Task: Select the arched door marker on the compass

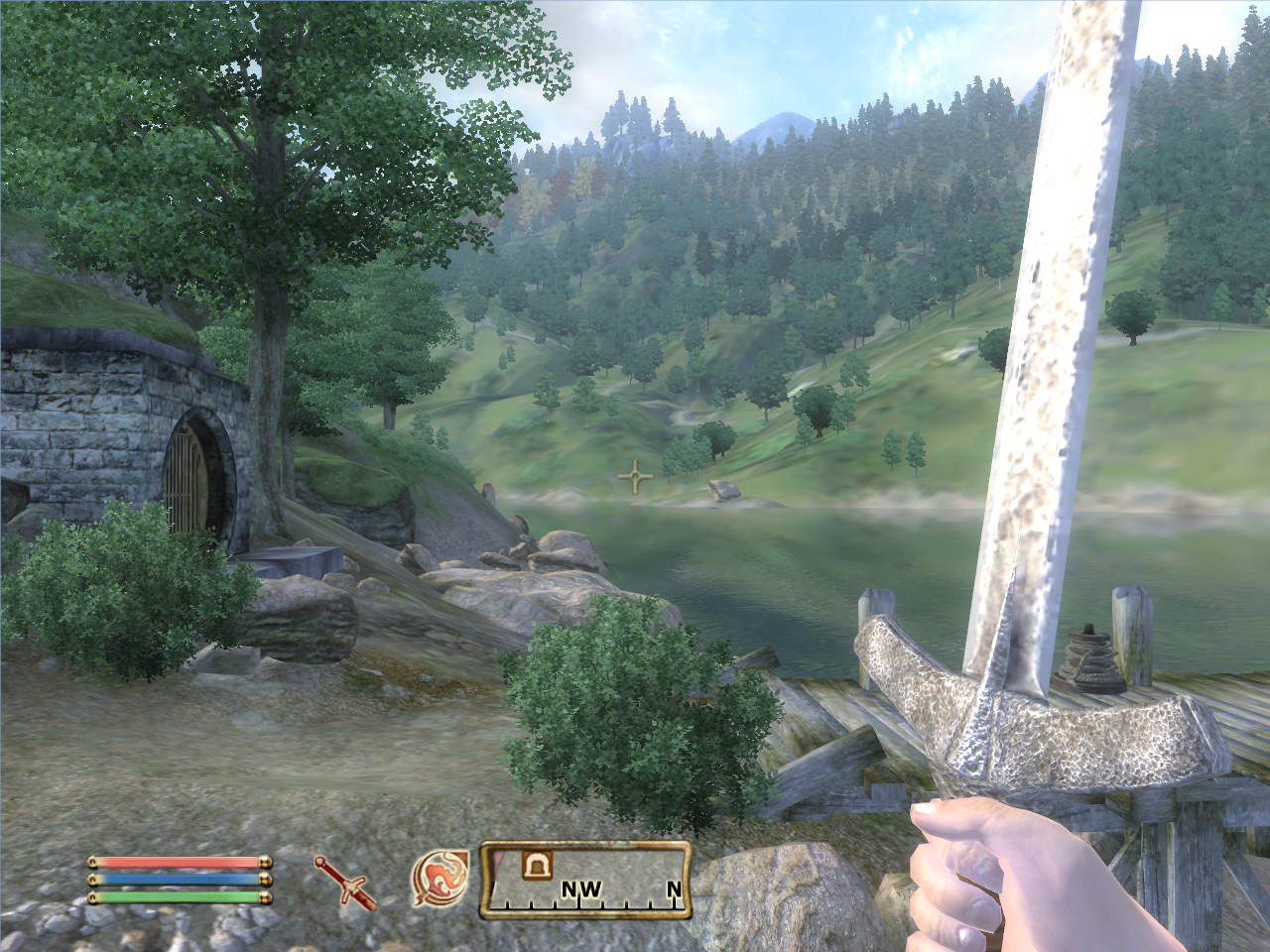Action: click(x=538, y=865)
